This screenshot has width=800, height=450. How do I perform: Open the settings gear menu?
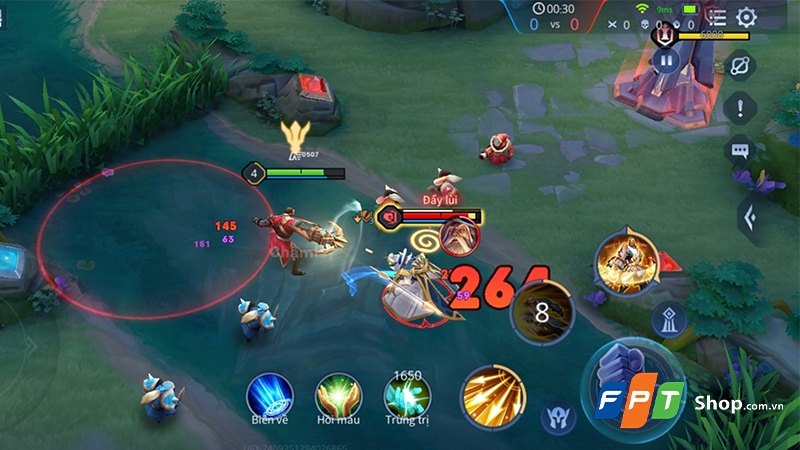(x=746, y=17)
